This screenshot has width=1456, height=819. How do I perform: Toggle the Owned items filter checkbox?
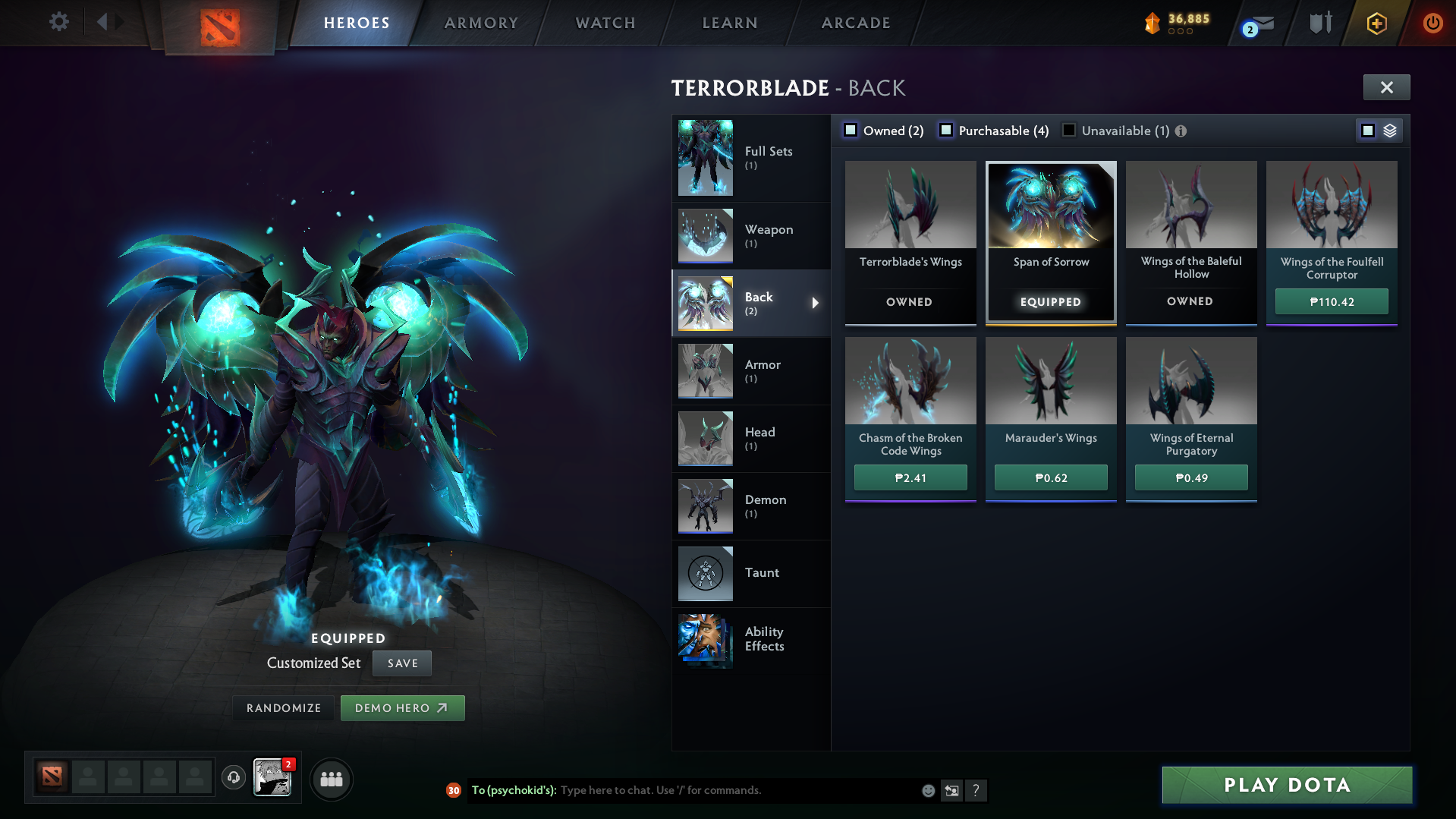click(x=851, y=130)
